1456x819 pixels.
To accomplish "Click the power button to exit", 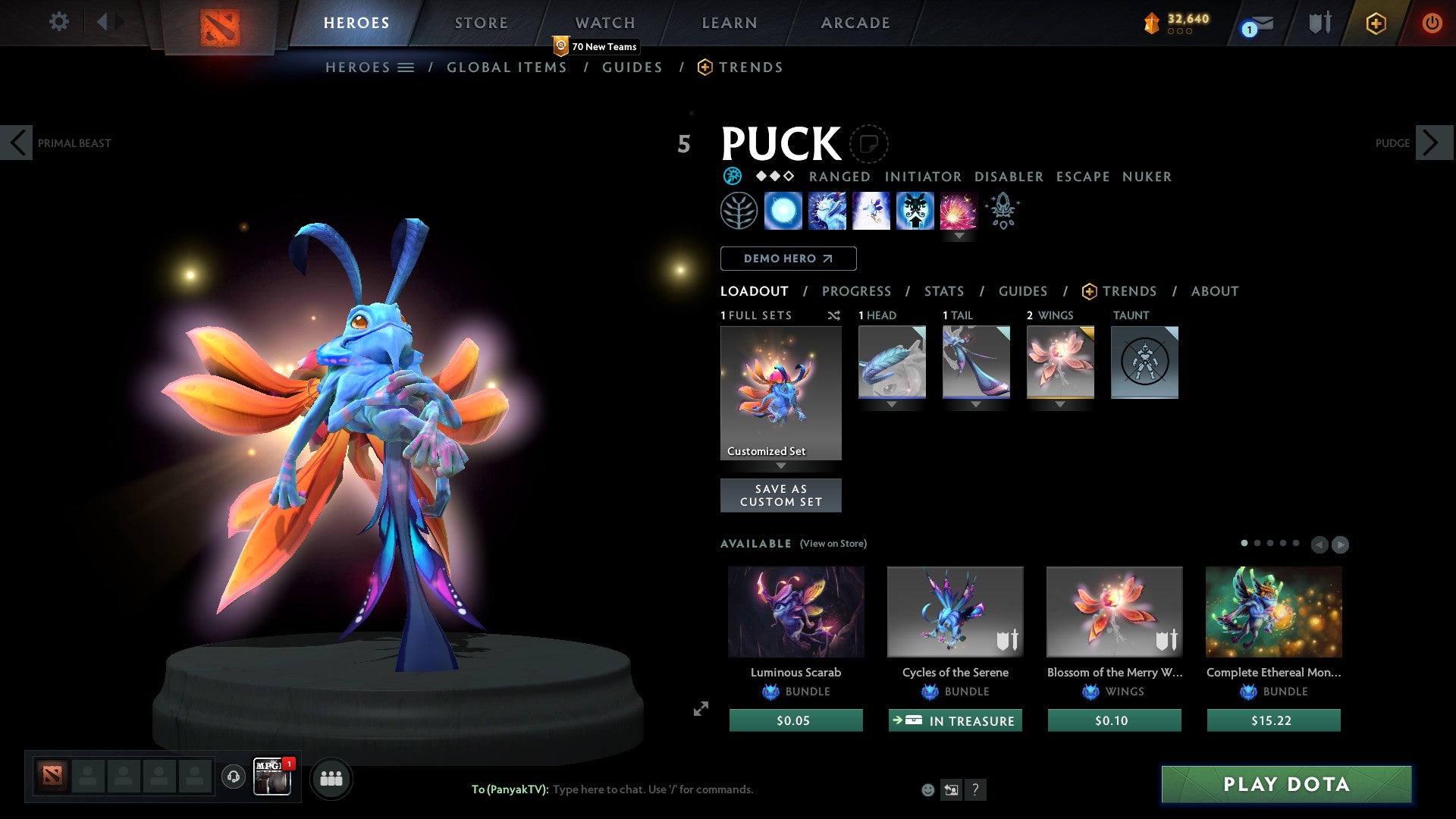I will click(1432, 23).
